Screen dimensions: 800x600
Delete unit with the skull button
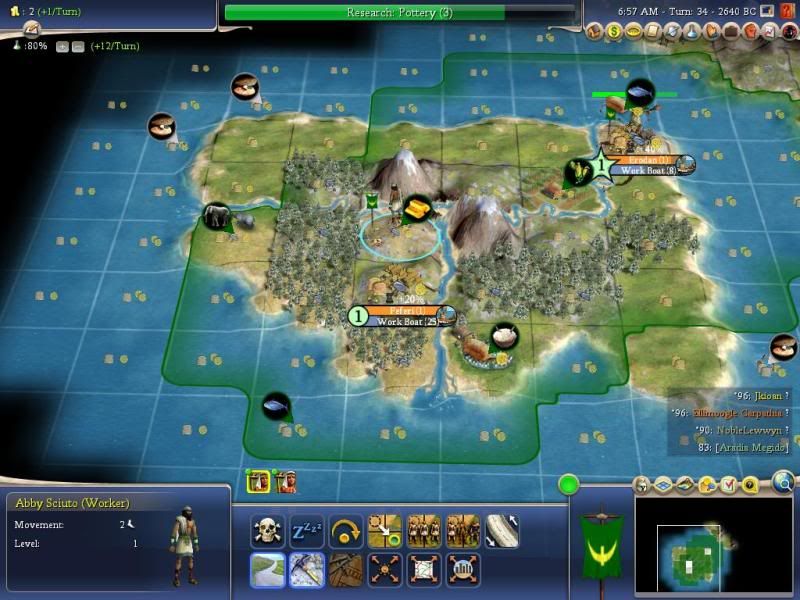(x=268, y=530)
